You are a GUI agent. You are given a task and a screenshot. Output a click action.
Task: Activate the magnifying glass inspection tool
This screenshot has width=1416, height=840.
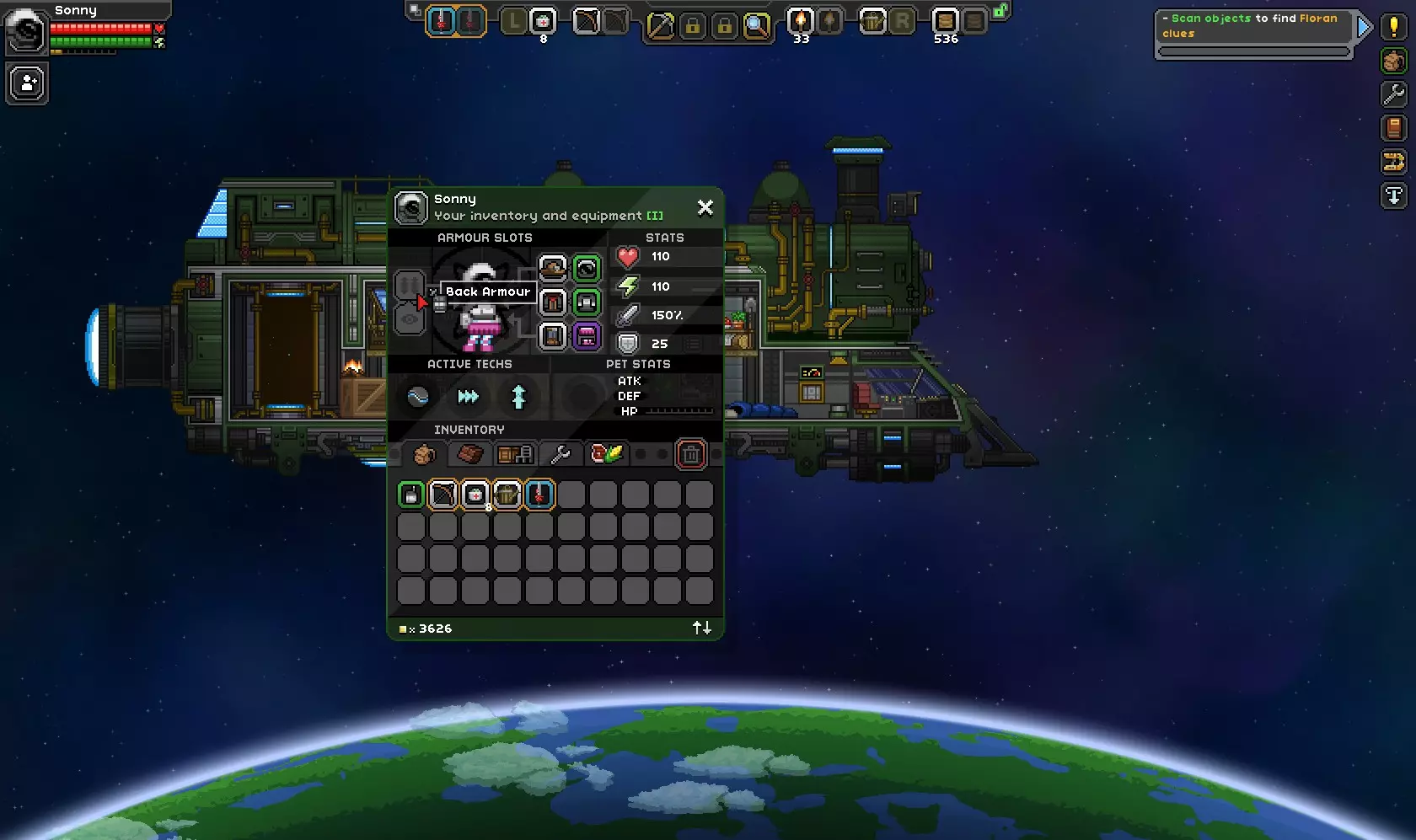757,25
